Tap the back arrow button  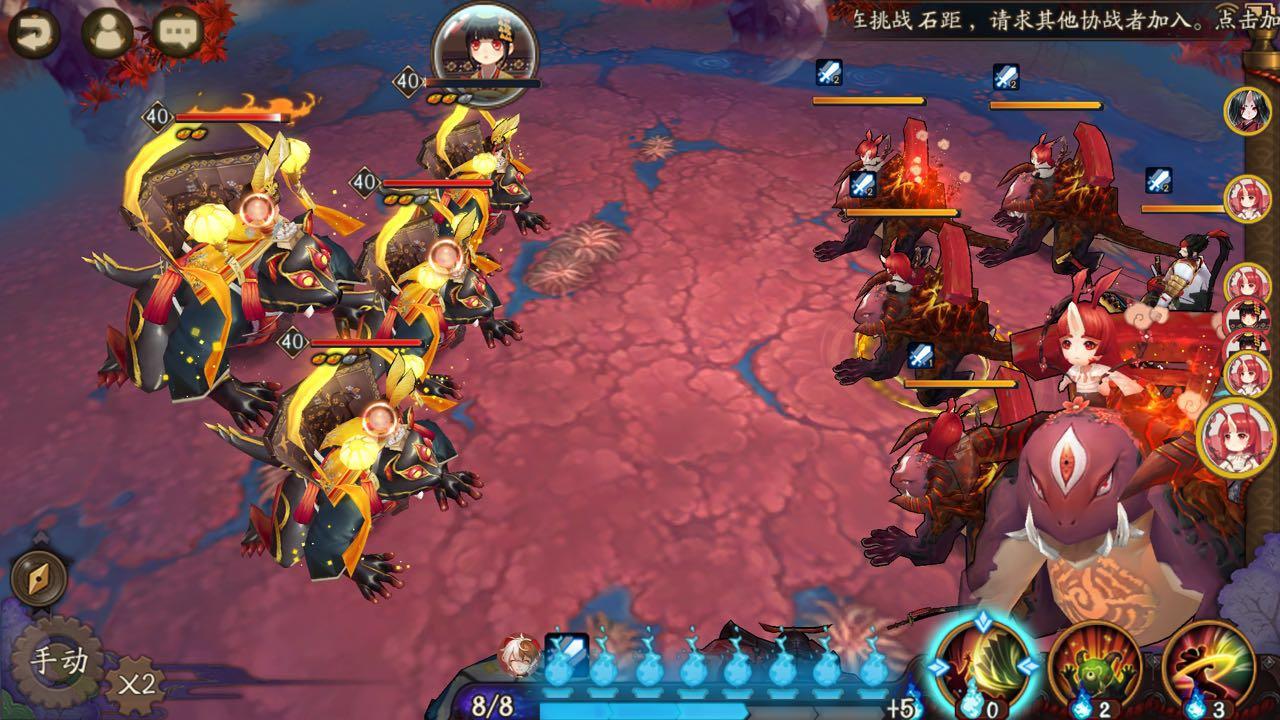click(33, 34)
